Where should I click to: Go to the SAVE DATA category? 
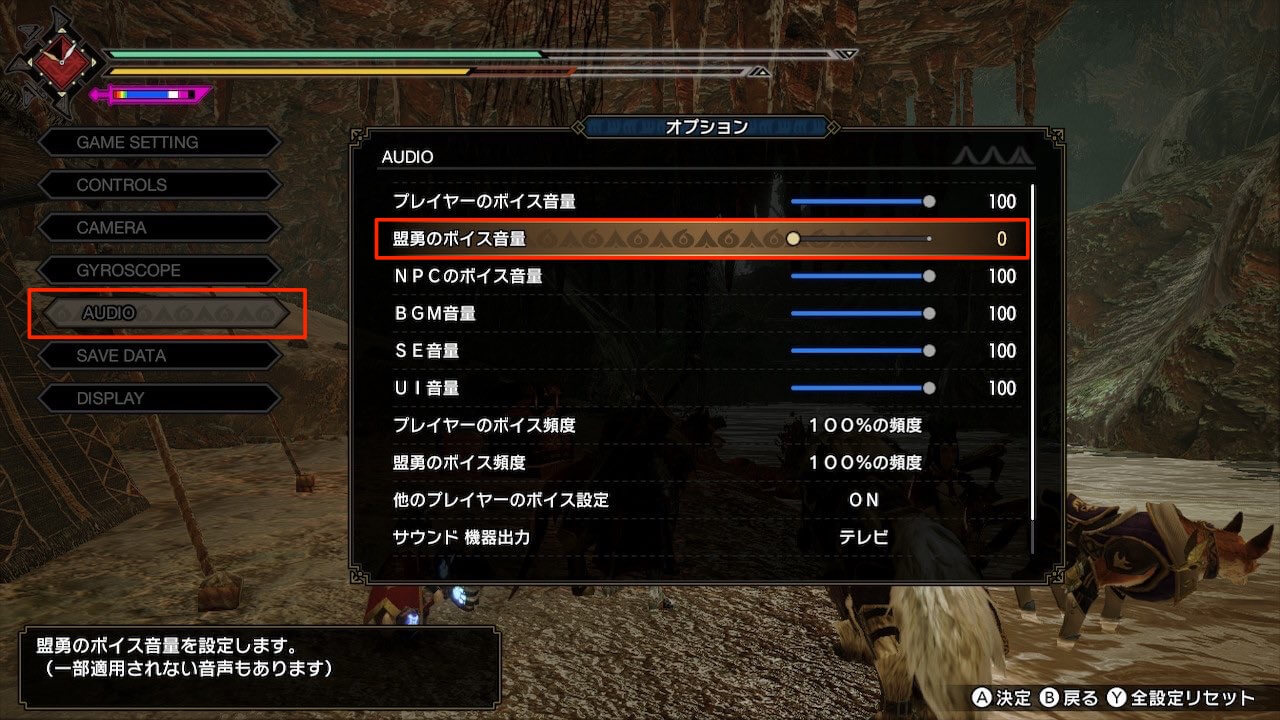click(x=158, y=355)
